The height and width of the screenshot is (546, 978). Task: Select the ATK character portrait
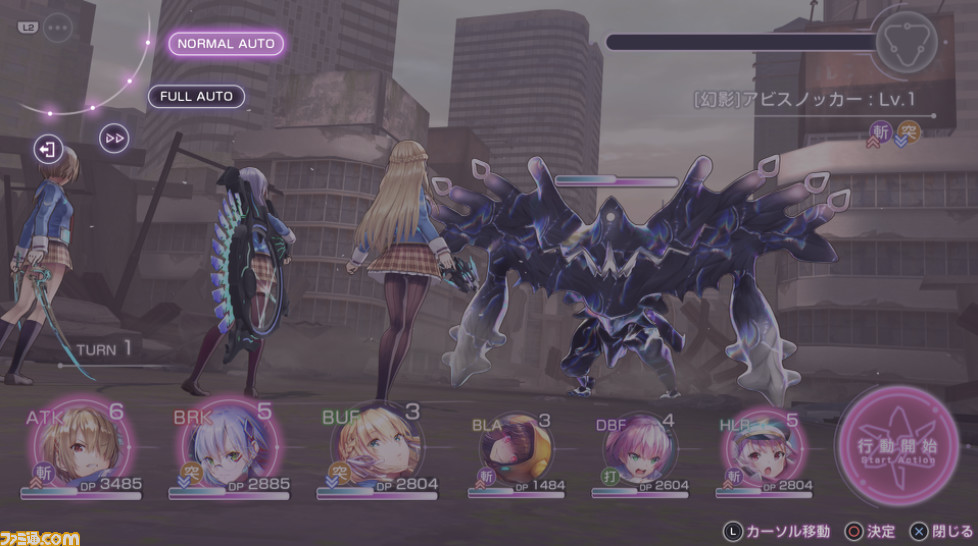(x=81, y=448)
